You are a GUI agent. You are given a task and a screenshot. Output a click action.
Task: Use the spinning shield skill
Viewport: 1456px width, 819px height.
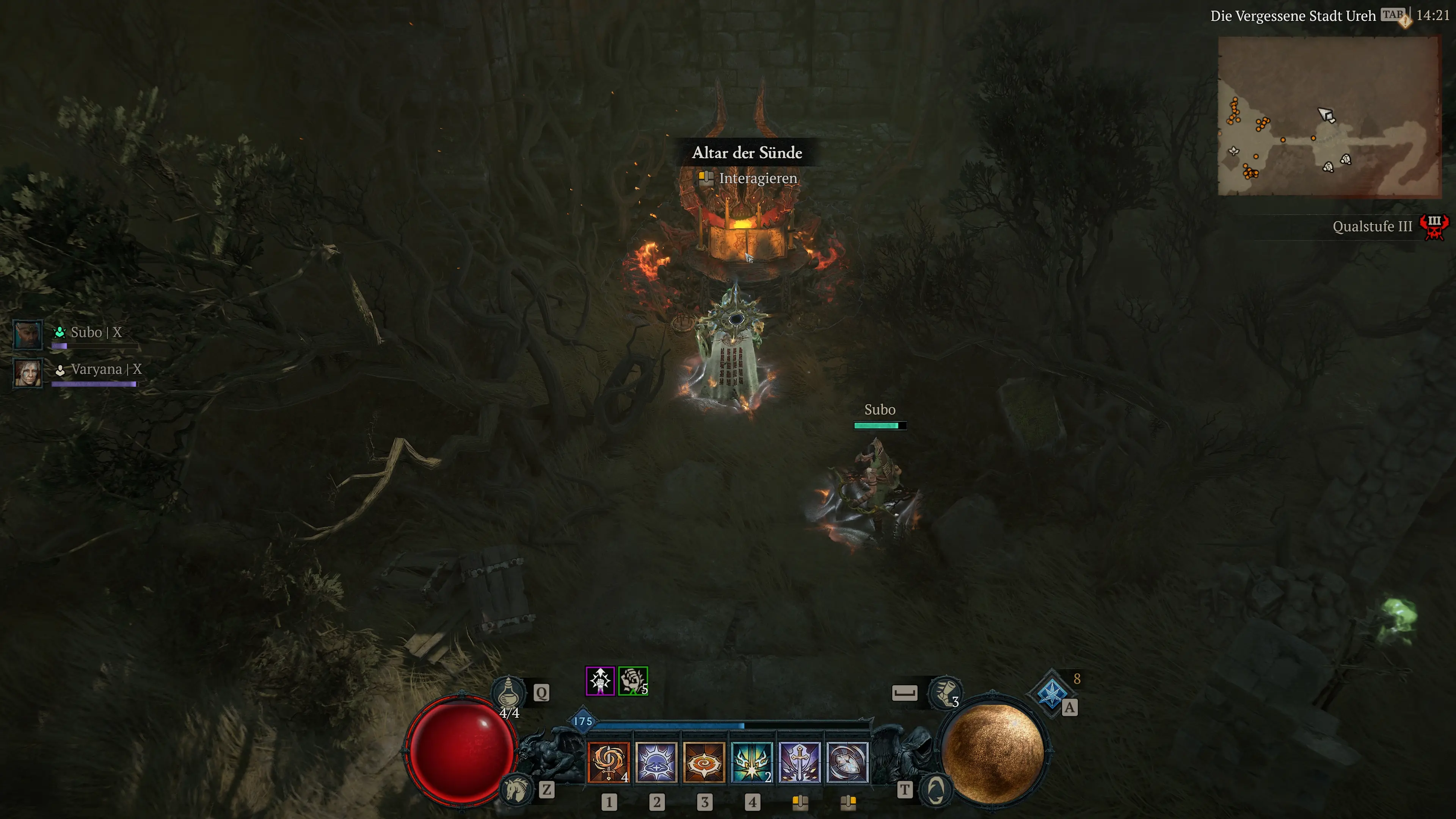(x=847, y=762)
